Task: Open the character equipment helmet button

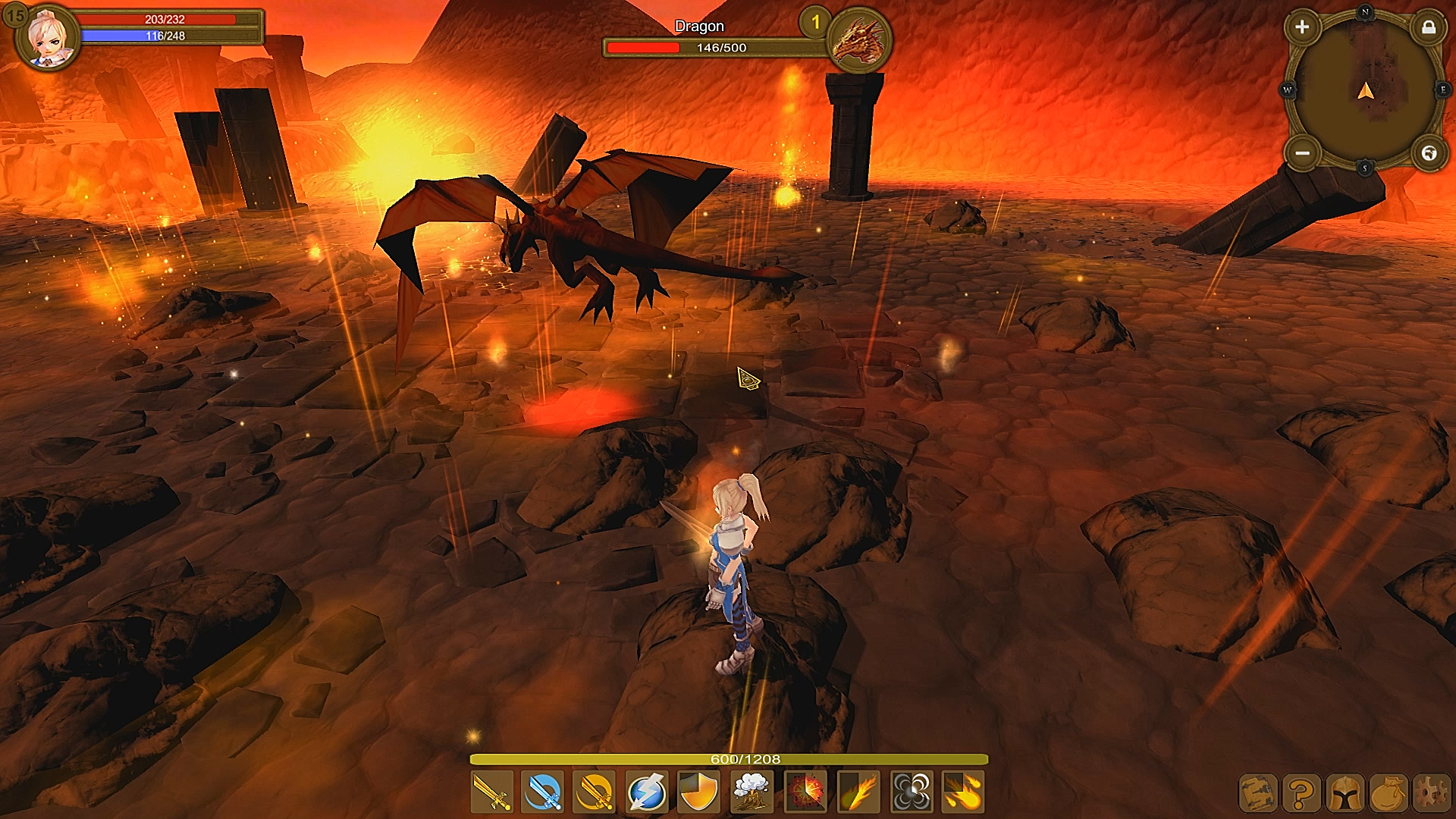Action: point(1345,794)
